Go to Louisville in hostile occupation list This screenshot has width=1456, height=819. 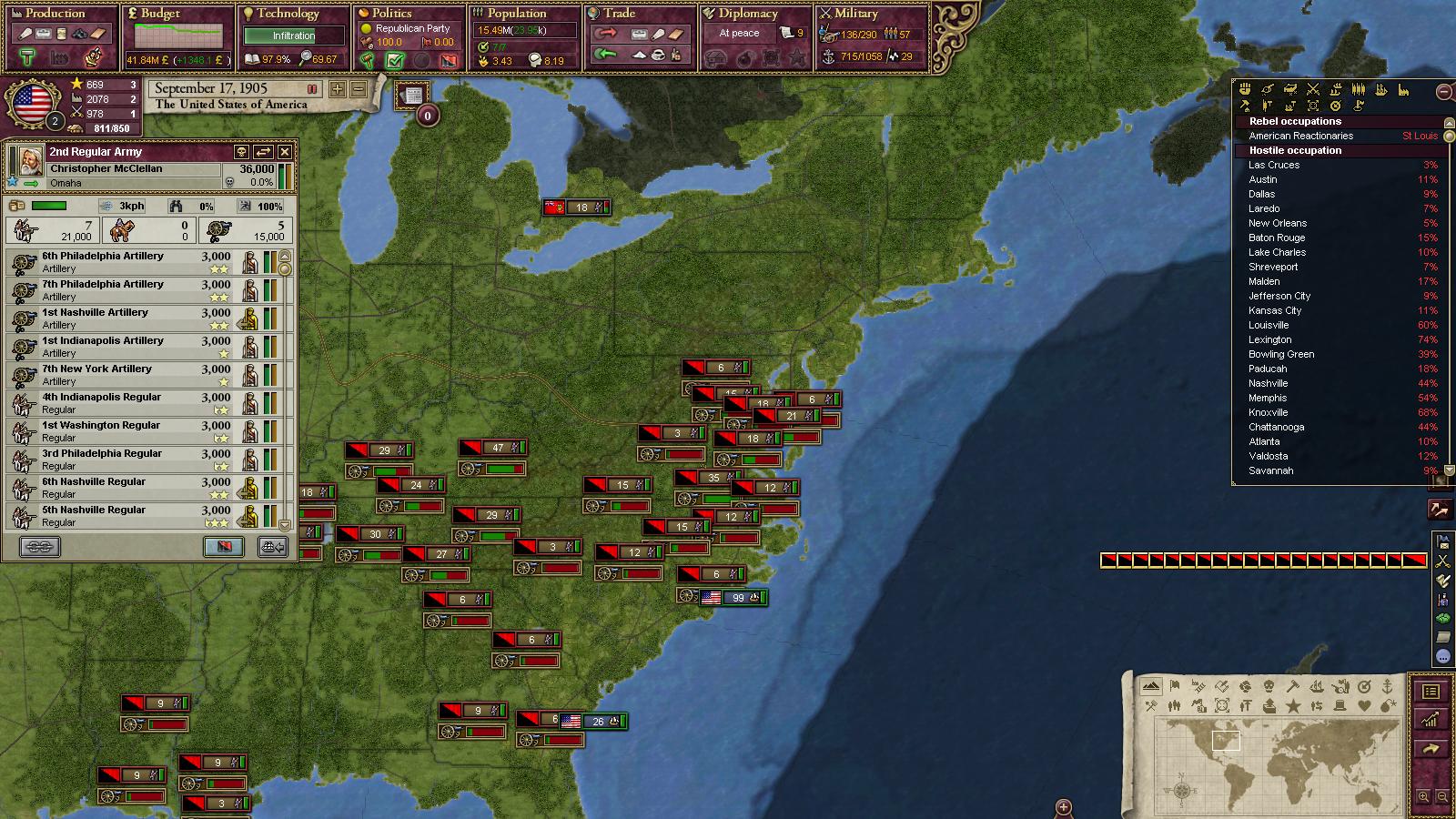tap(1269, 325)
